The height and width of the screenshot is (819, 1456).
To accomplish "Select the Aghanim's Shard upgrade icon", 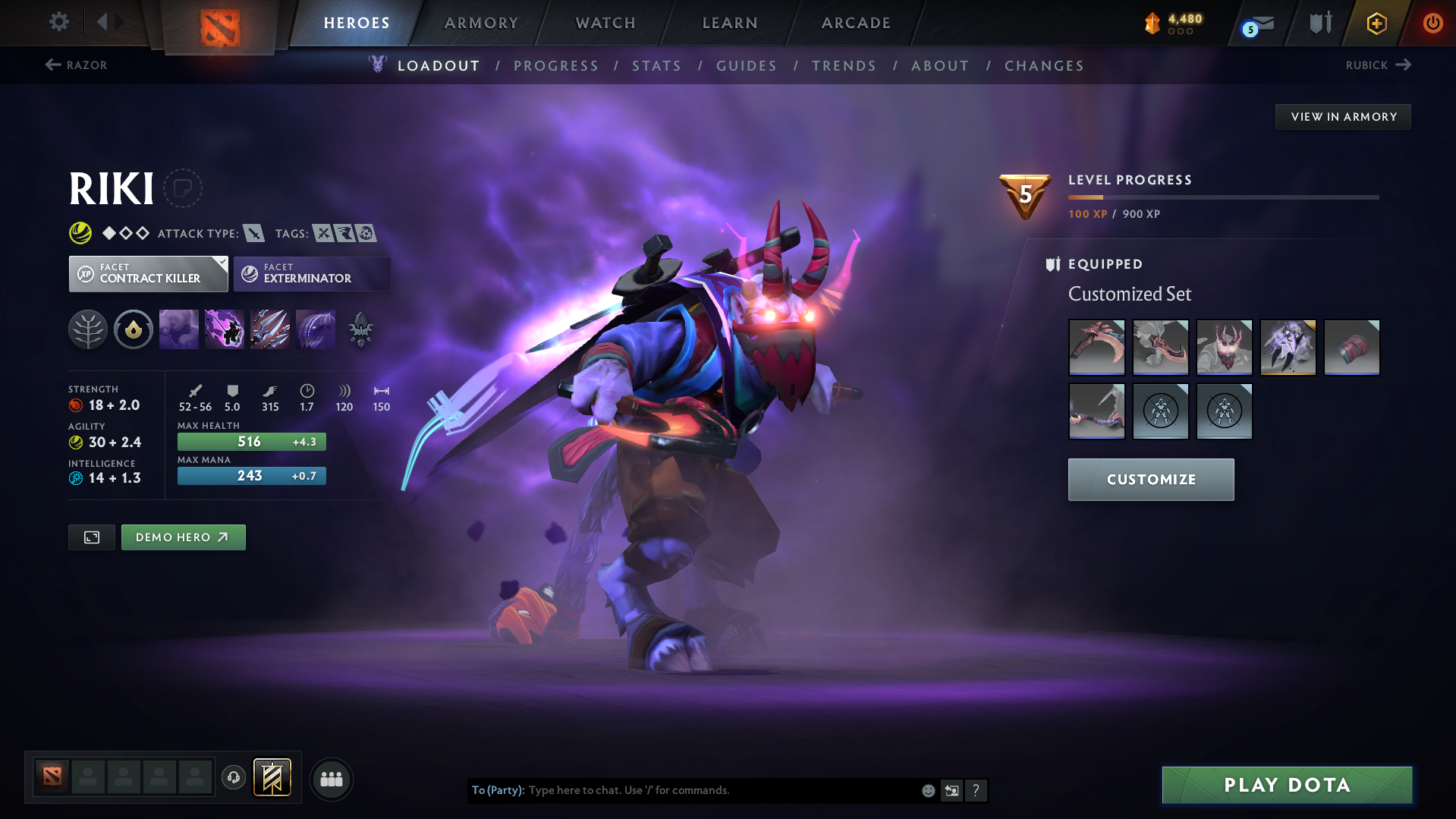I will click(360, 329).
